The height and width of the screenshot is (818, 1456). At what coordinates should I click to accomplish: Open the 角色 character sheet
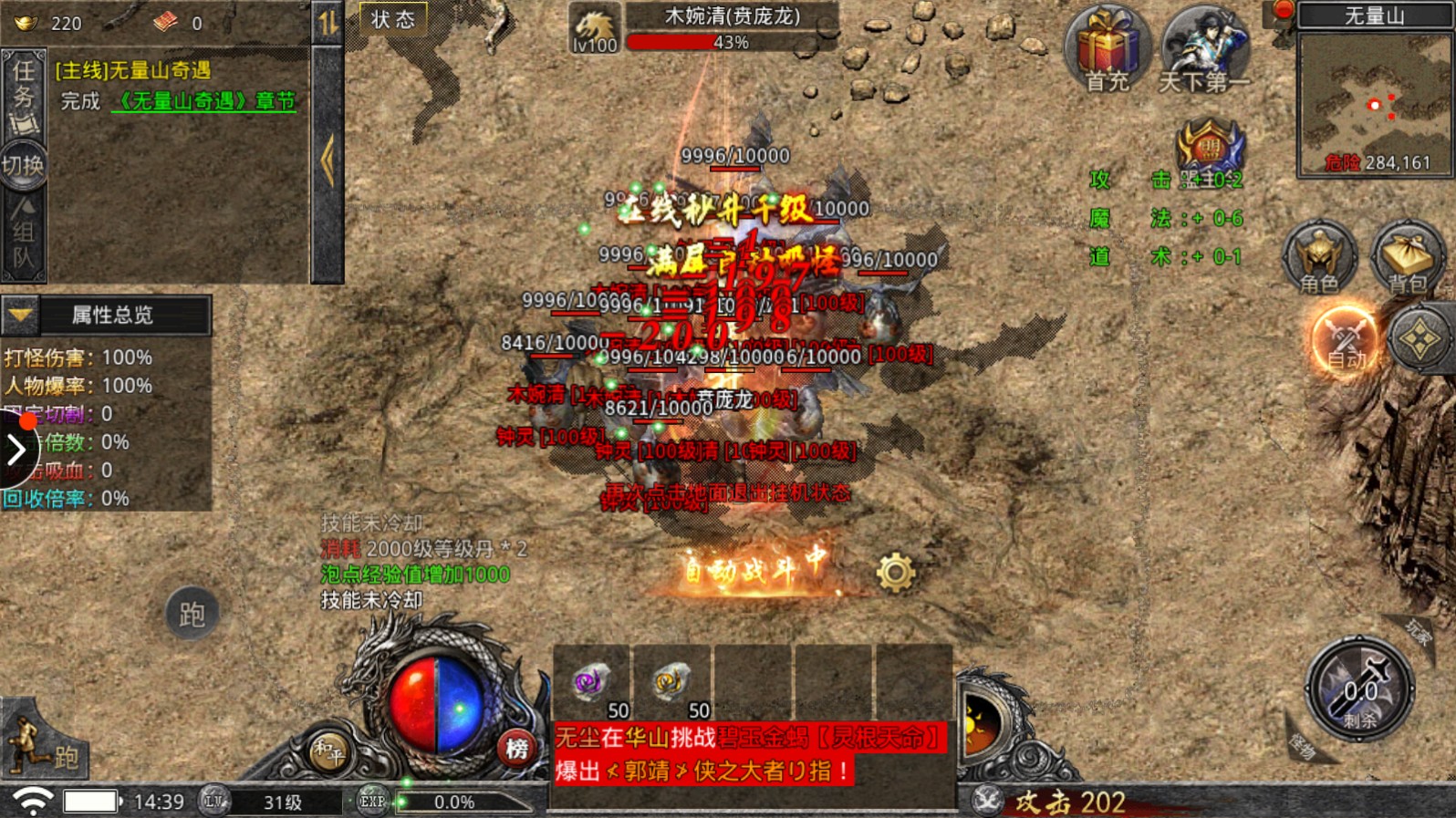[1319, 258]
